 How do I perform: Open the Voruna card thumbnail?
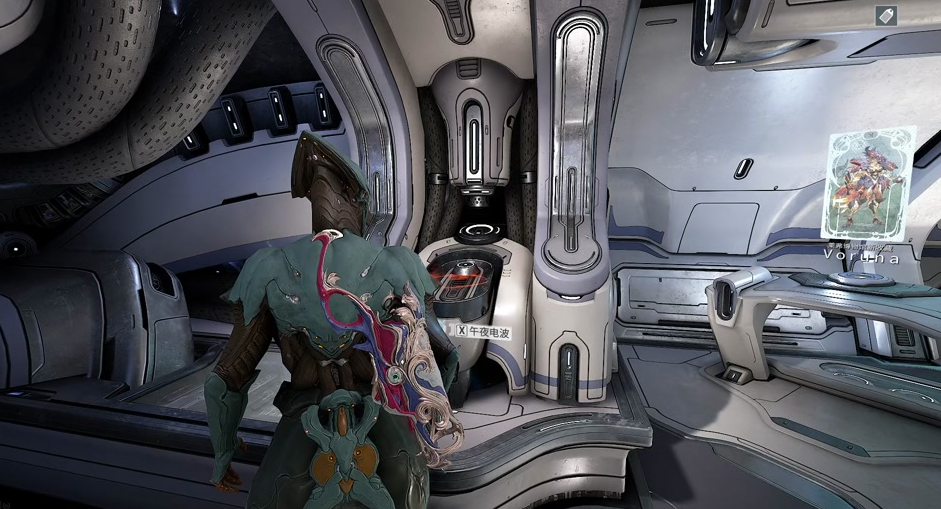click(869, 183)
